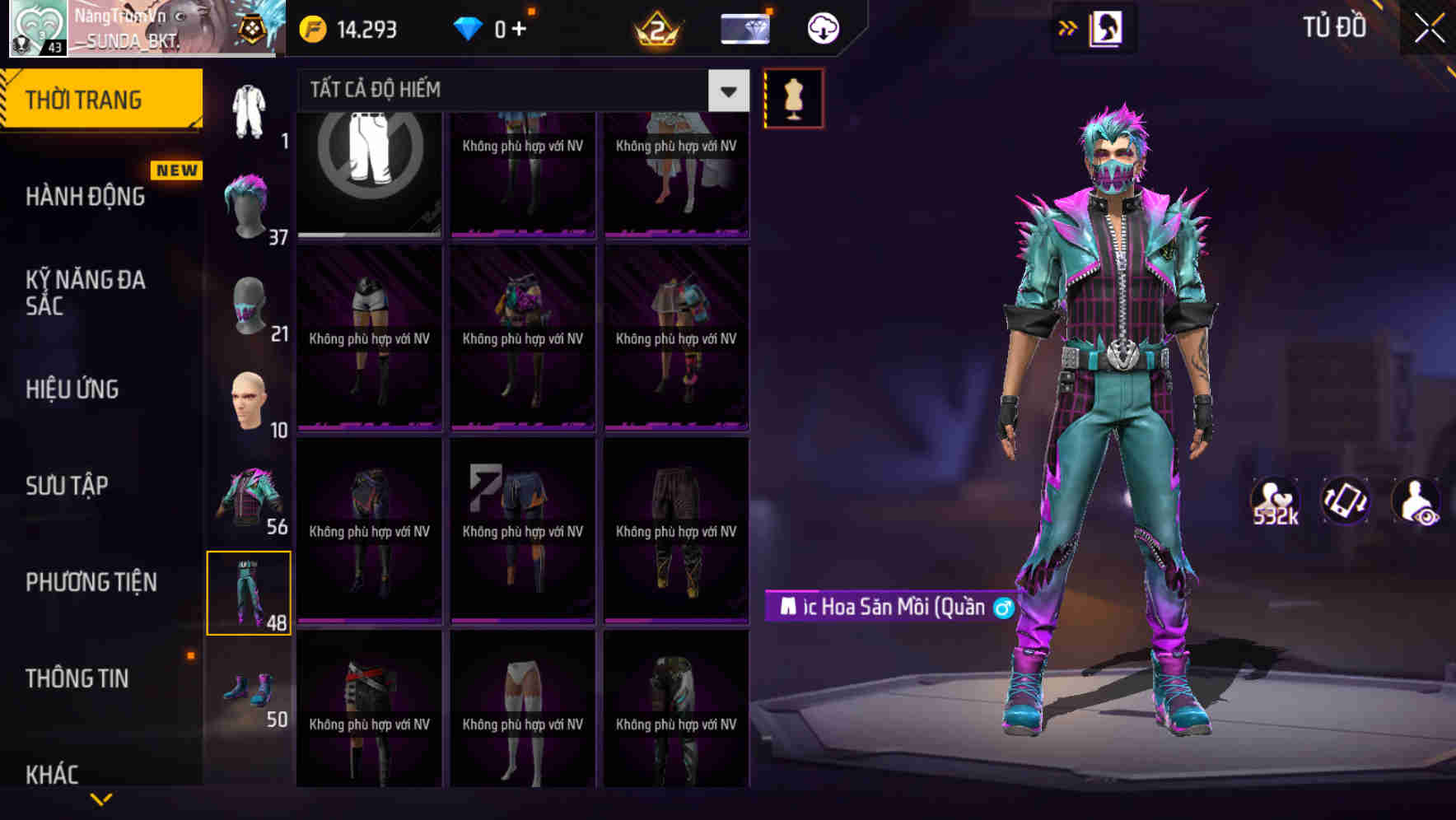The width and height of the screenshot is (1456, 820).
Task: Select the equipped pants thumbnail labeled 48
Action: click(x=250, y=592)
